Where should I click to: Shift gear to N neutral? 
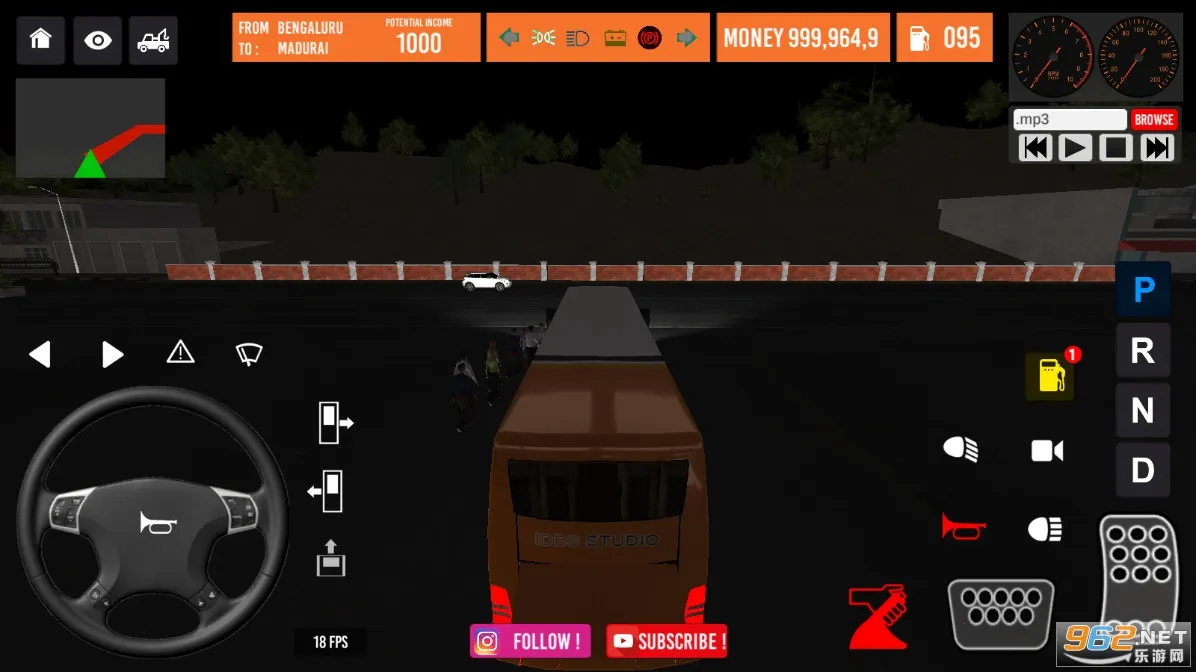click(1142, 410)
